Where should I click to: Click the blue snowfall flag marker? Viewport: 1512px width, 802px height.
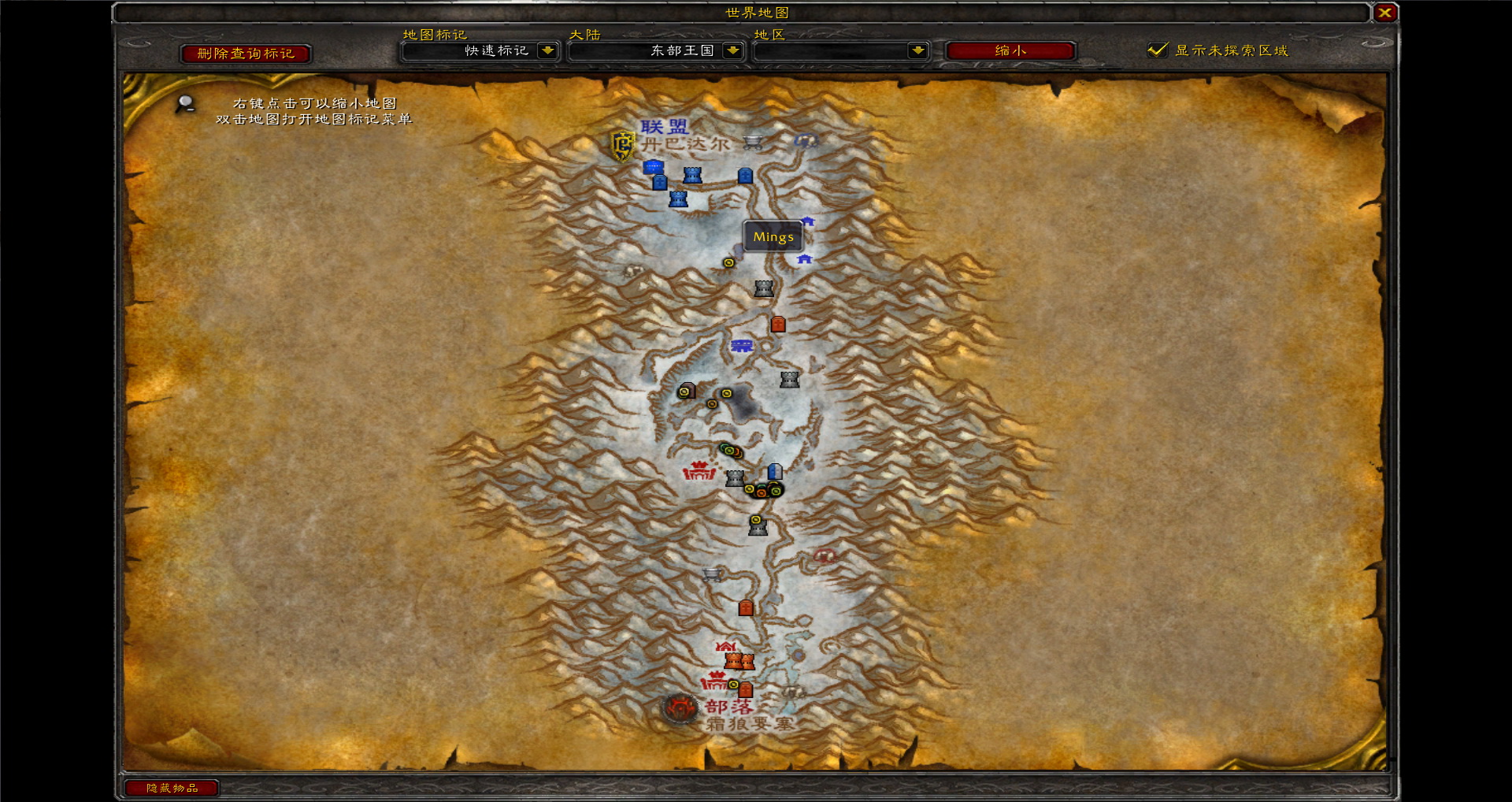tap(742, 347)
